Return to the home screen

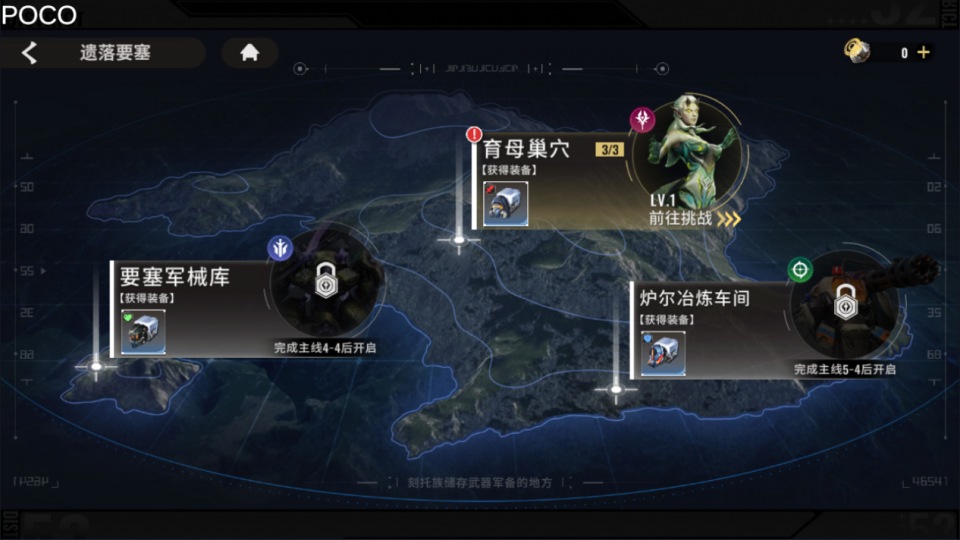point(249,53)
